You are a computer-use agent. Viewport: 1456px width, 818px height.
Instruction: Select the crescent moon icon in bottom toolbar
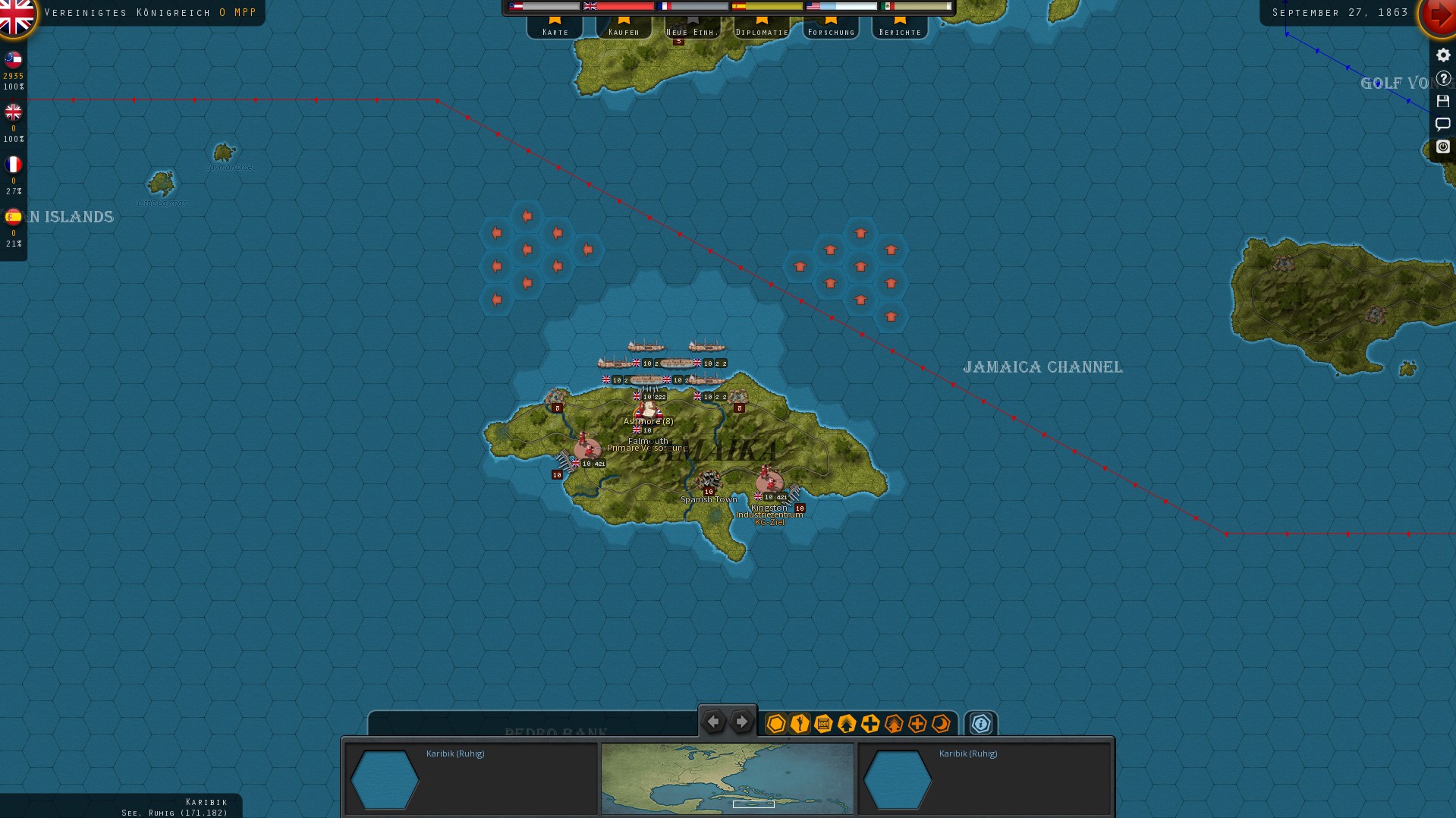941,724
